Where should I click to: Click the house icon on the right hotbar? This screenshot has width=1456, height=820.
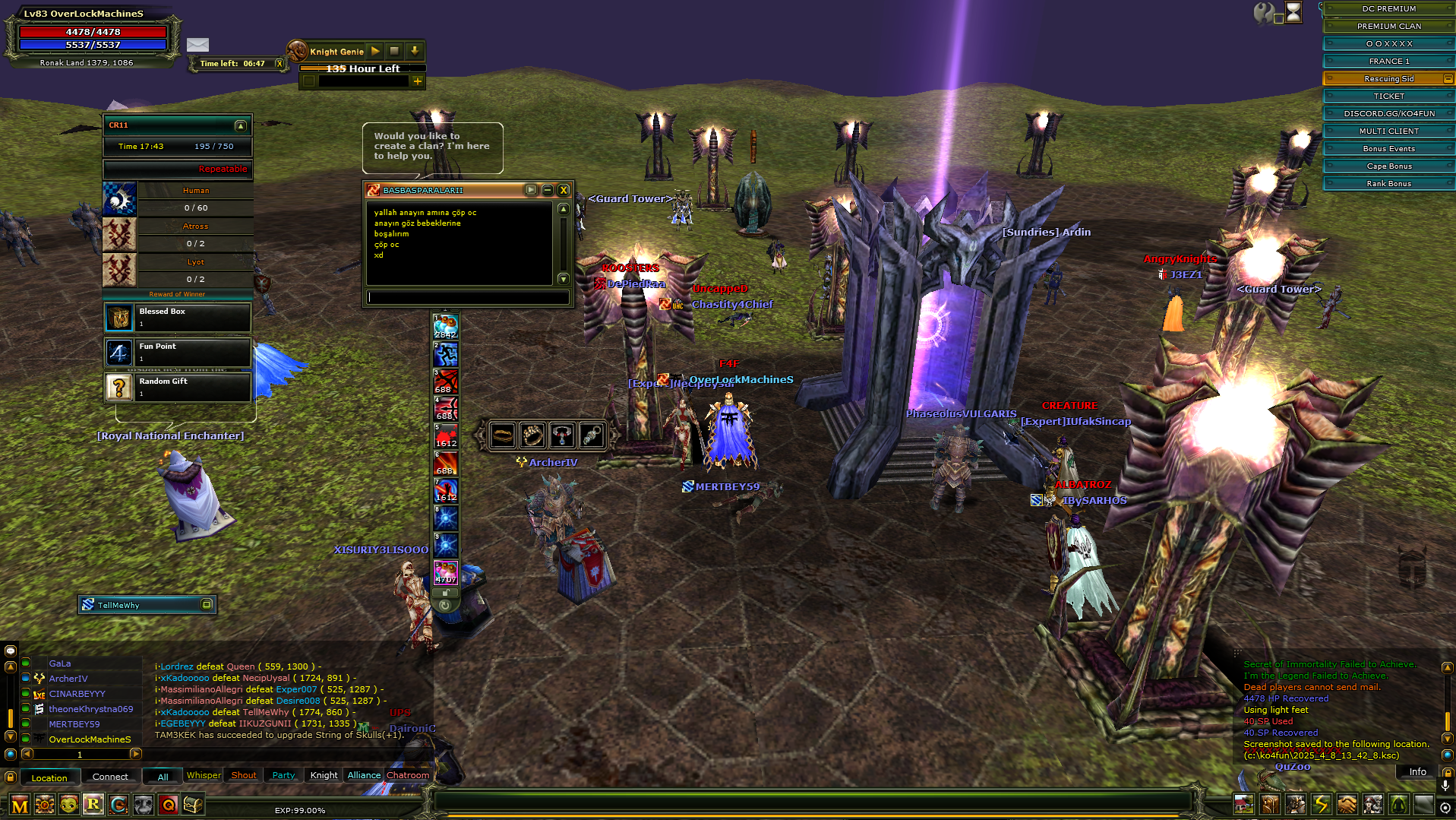coord(1243,806)
